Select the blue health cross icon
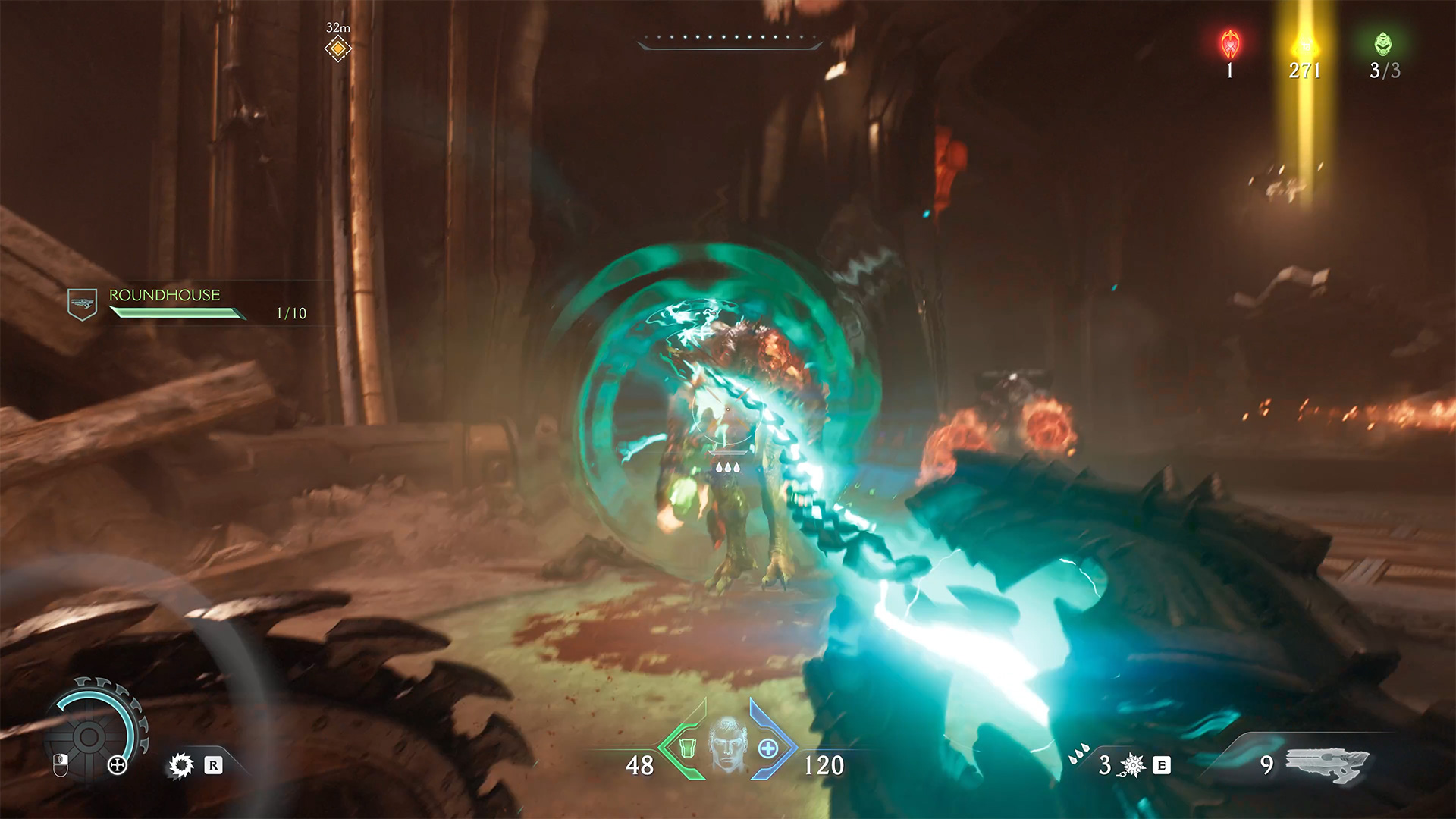This screenshot has width=1456, height=819. click(x=767, y=748)
